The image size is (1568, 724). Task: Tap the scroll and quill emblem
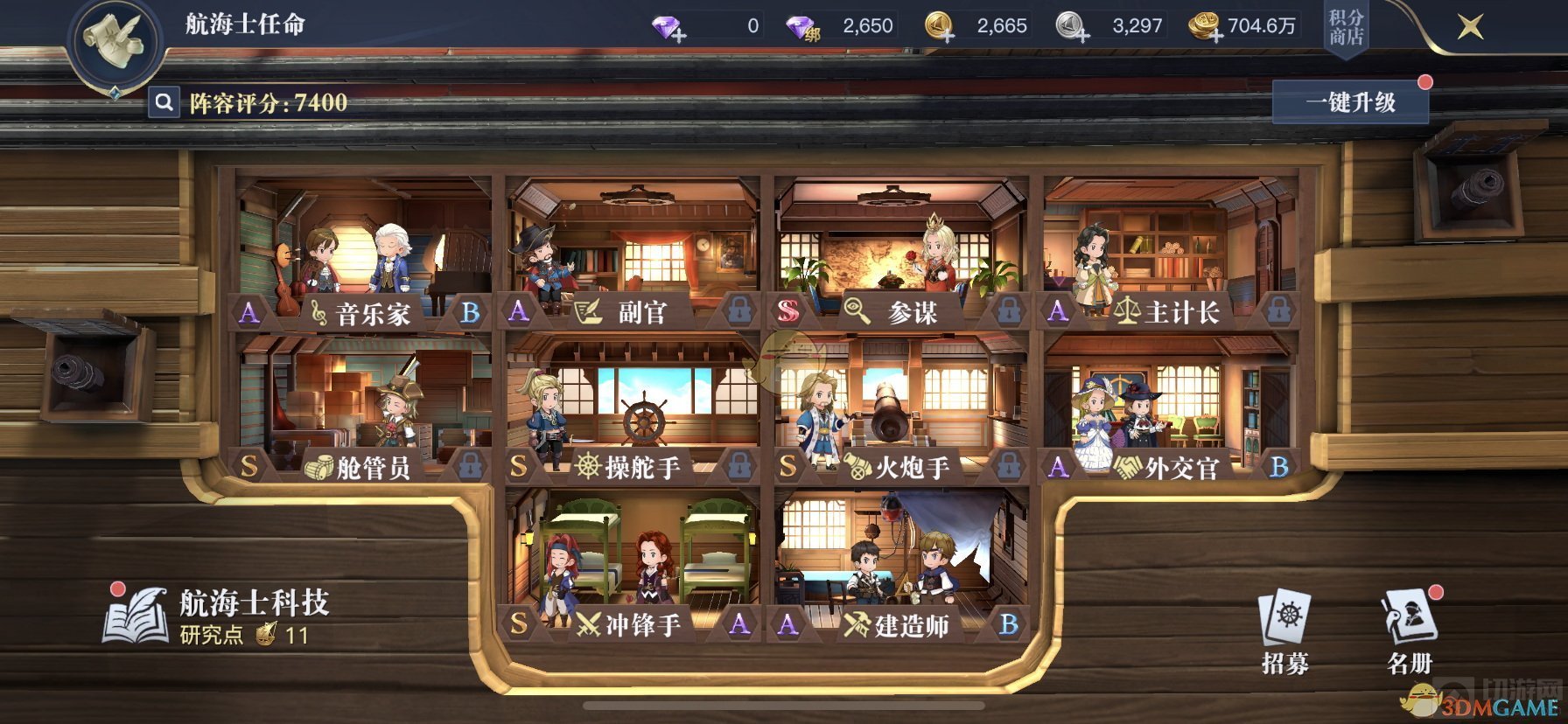coord(116,42)
